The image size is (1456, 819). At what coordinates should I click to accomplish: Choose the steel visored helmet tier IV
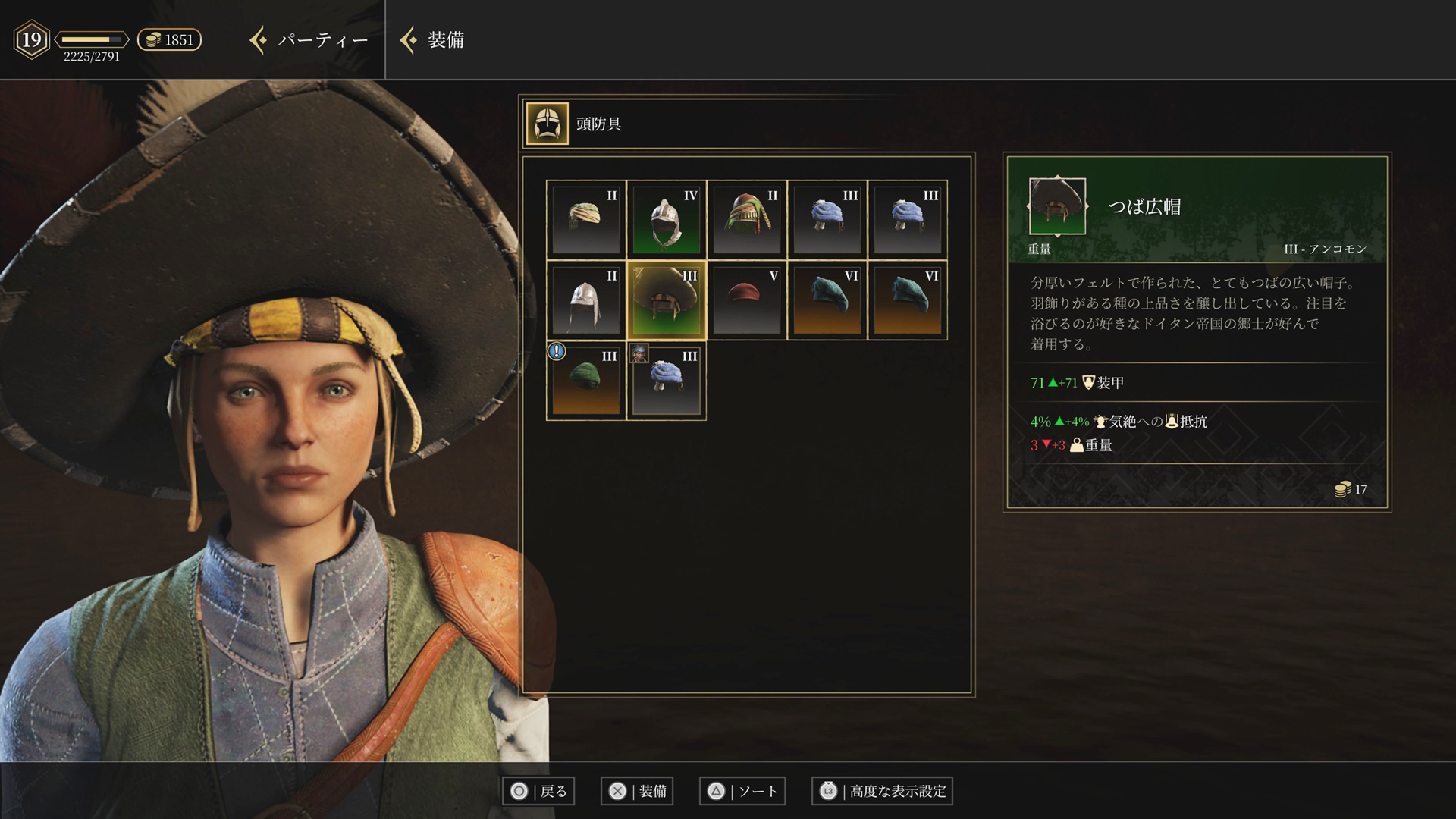pos(667,220)
